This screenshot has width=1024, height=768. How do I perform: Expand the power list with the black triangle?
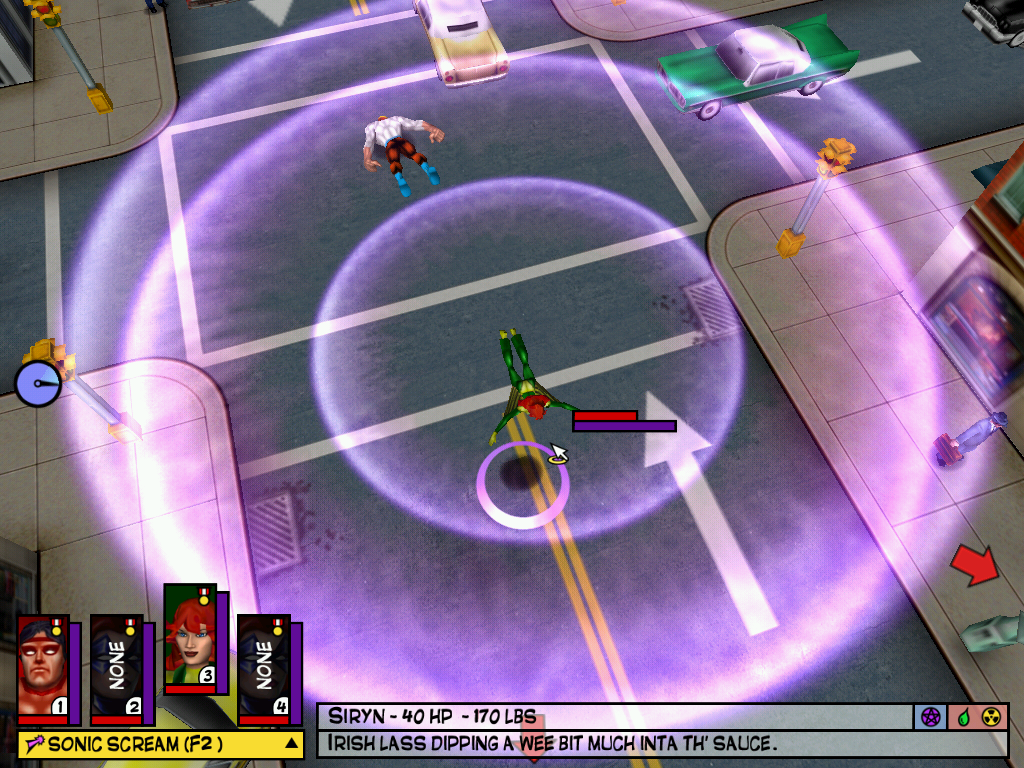(x=291, y=744)
